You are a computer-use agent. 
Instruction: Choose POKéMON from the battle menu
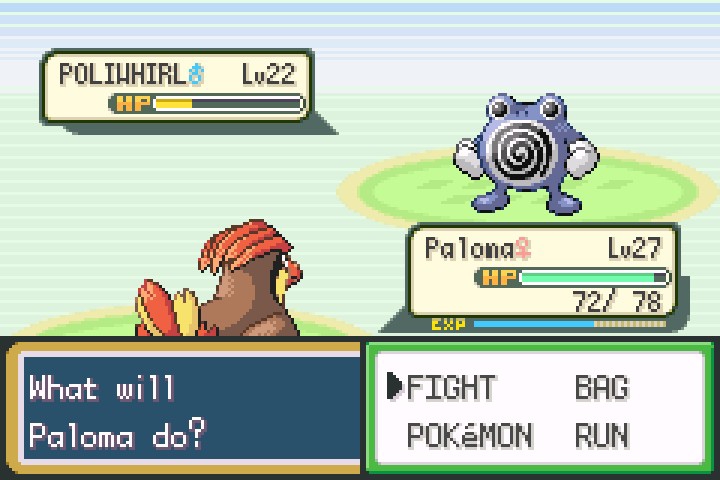tap(470, 435)
